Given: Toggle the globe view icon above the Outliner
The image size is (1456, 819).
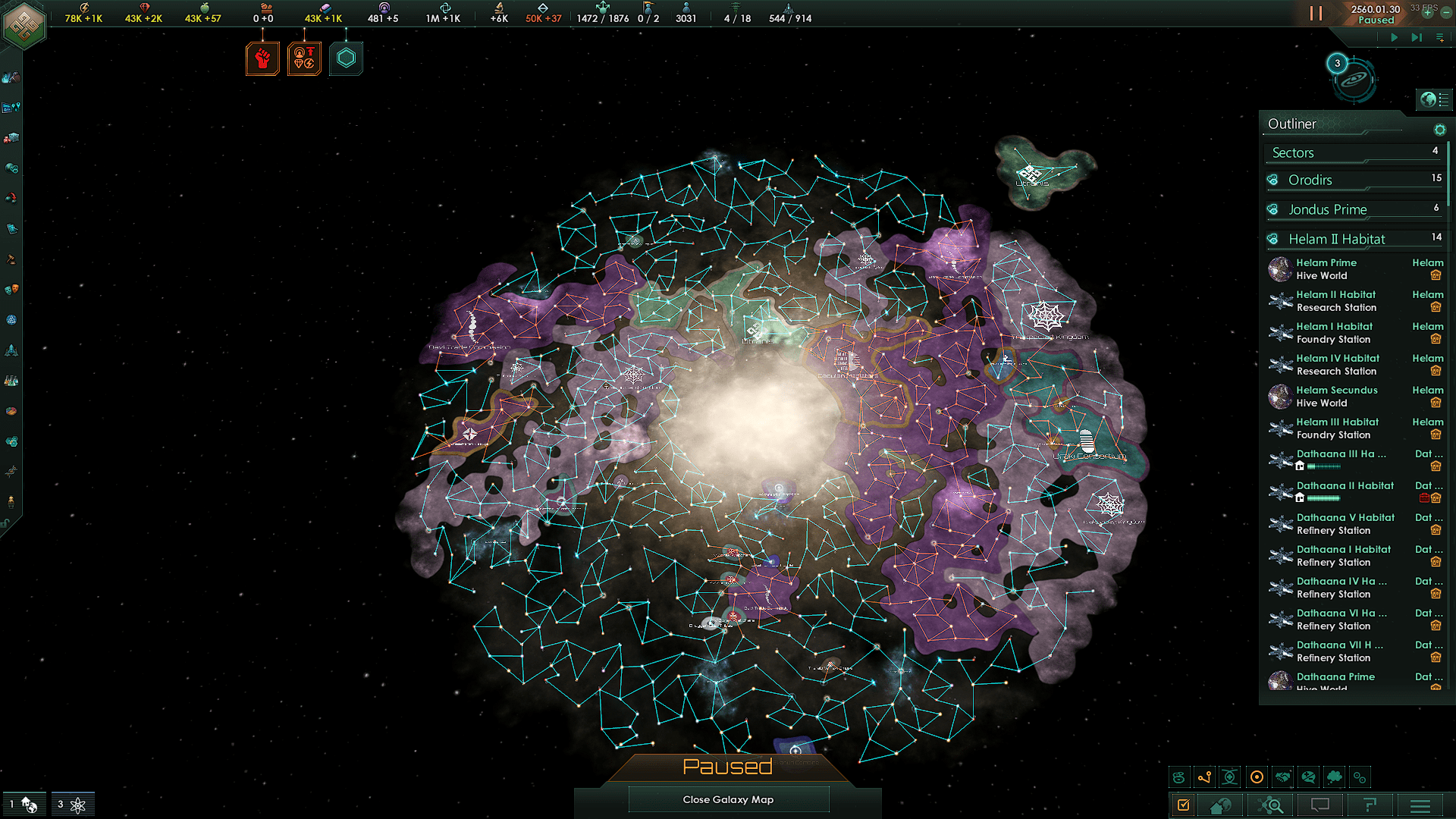Looking at the screenshot, I should click(1434, 99).
